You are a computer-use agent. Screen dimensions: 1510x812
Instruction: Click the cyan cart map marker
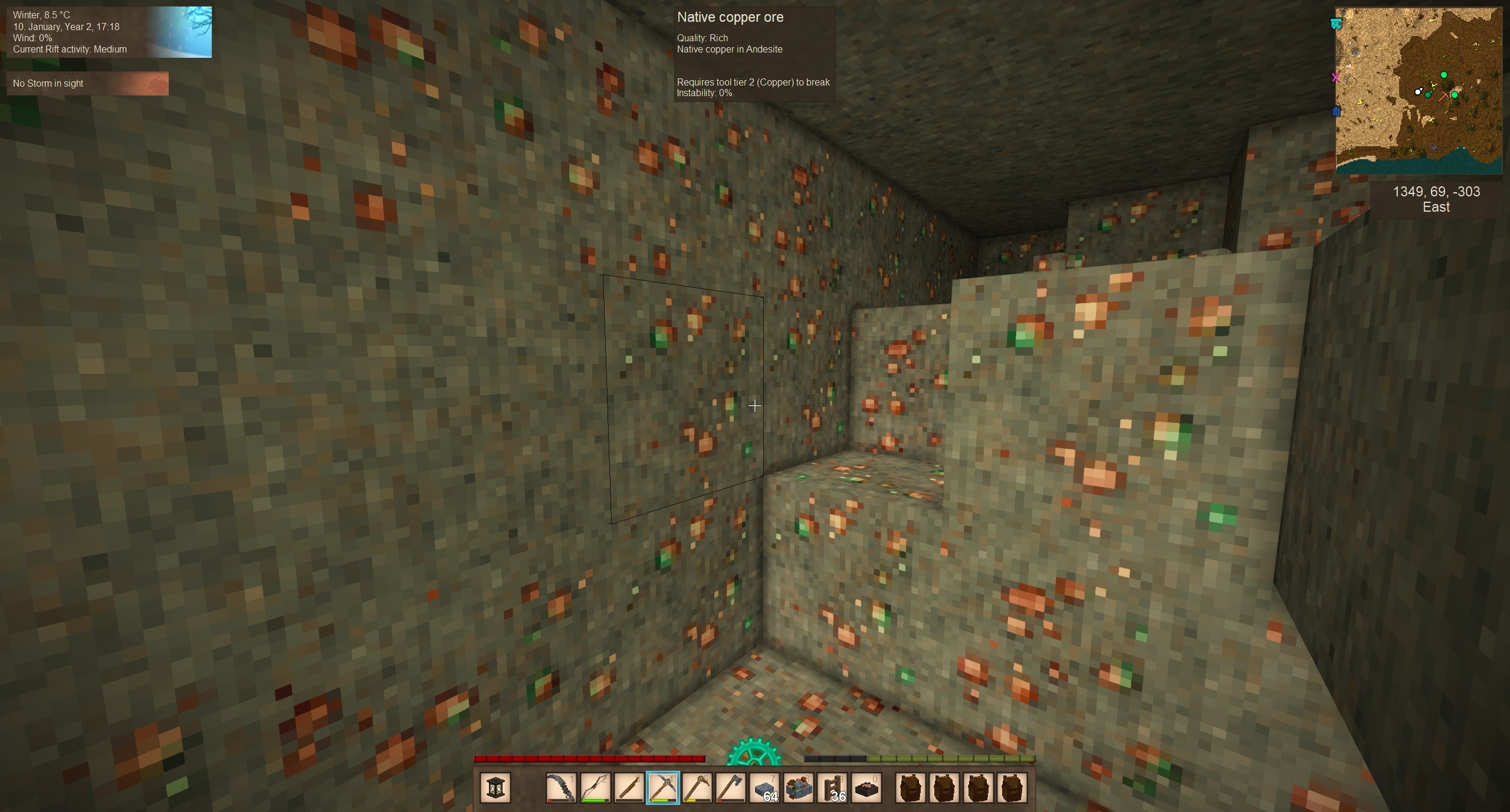[x=1336, y=24]
